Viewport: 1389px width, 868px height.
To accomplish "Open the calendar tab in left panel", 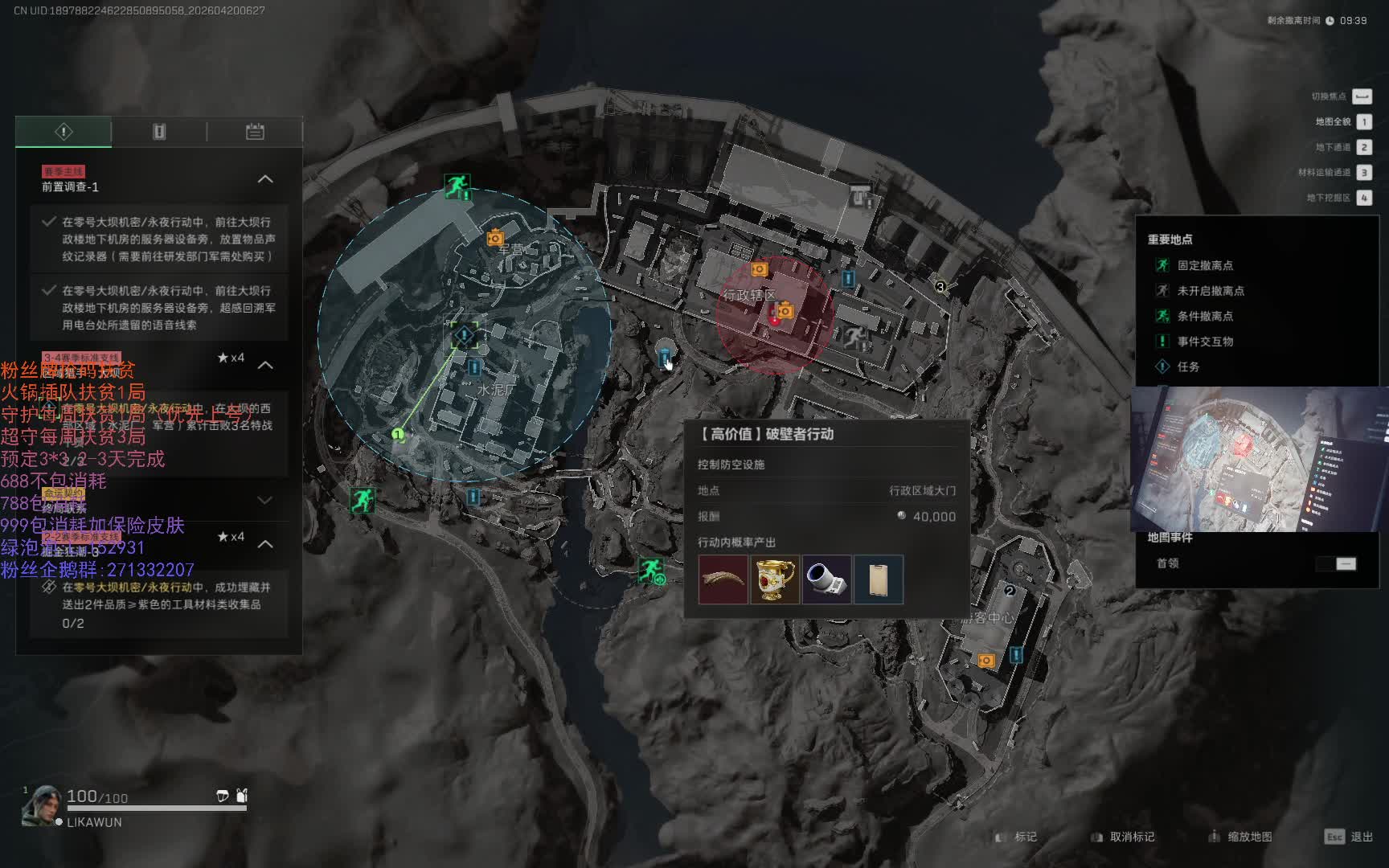I will click(x=255, y=132).
